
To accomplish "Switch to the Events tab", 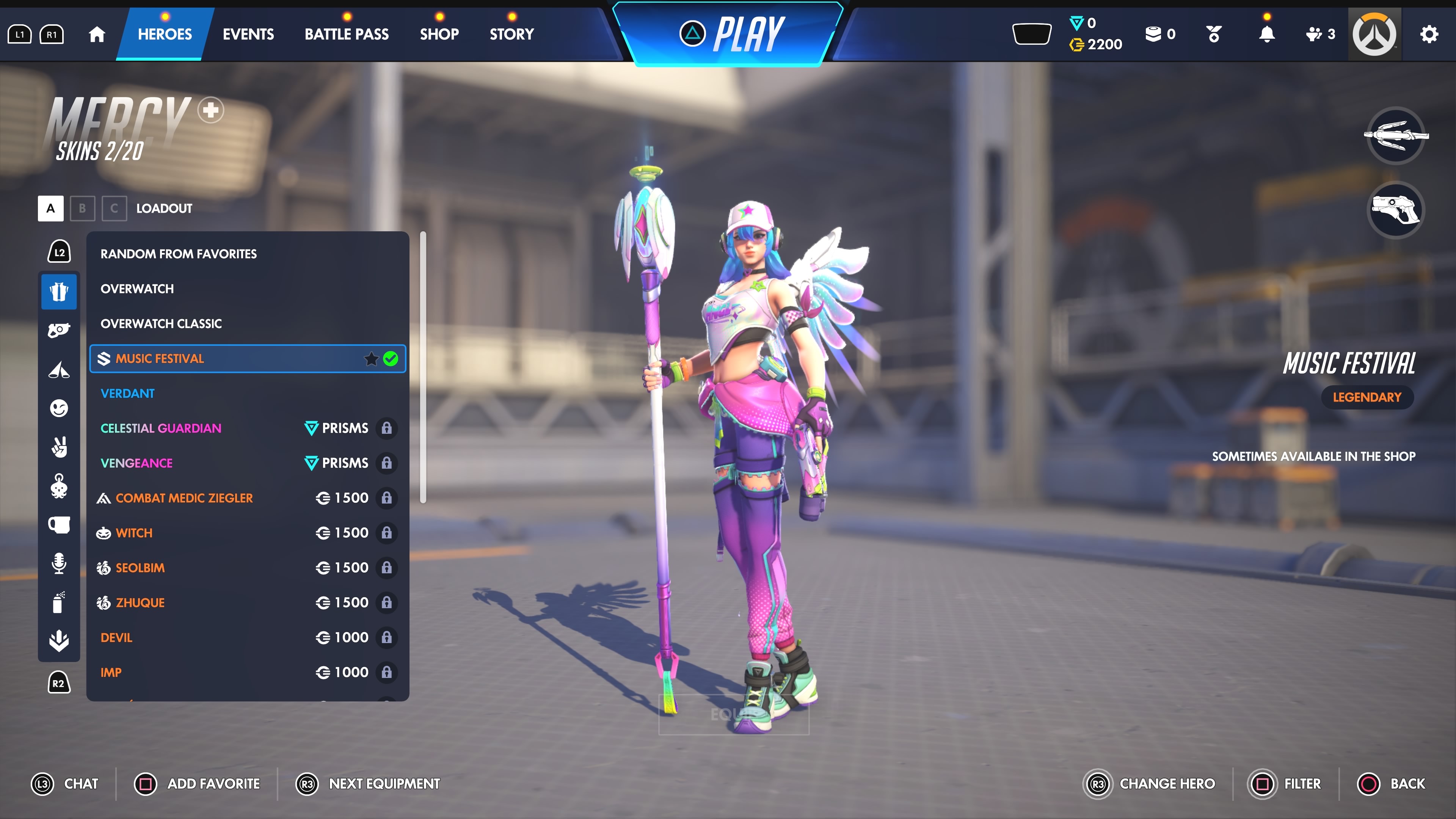I will (x=248, y=34).
